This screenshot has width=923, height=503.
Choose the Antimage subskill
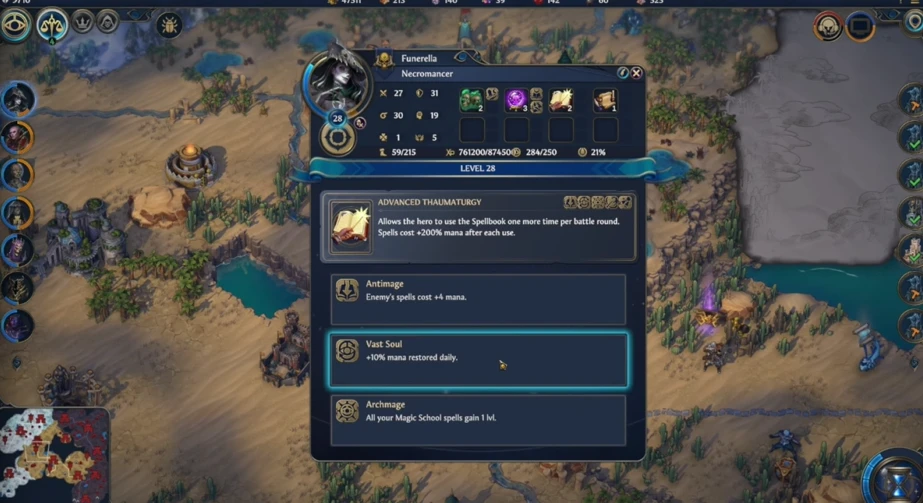coord(478,298)
